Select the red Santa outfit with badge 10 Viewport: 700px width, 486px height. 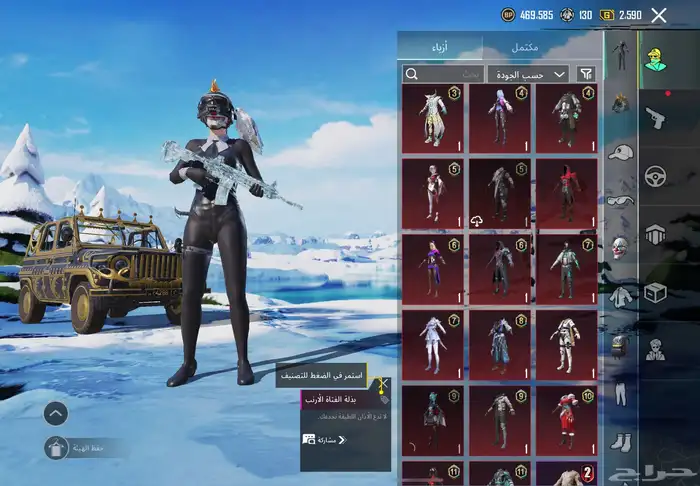(x=566, y=421)
